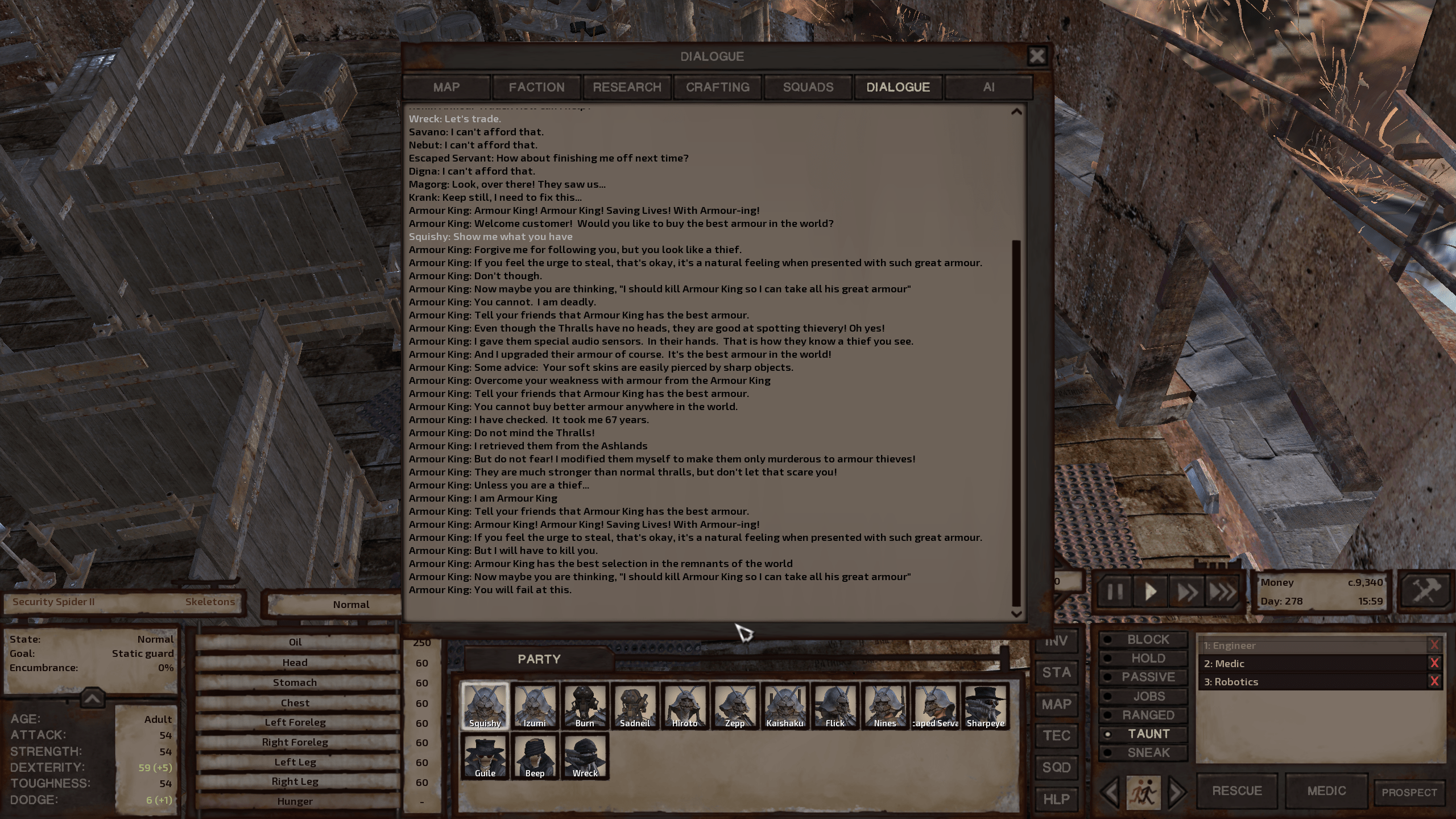Viewport: 1456px width, 819px height.
Task: Open the RESEARCH tab
Action: point(627,87)
